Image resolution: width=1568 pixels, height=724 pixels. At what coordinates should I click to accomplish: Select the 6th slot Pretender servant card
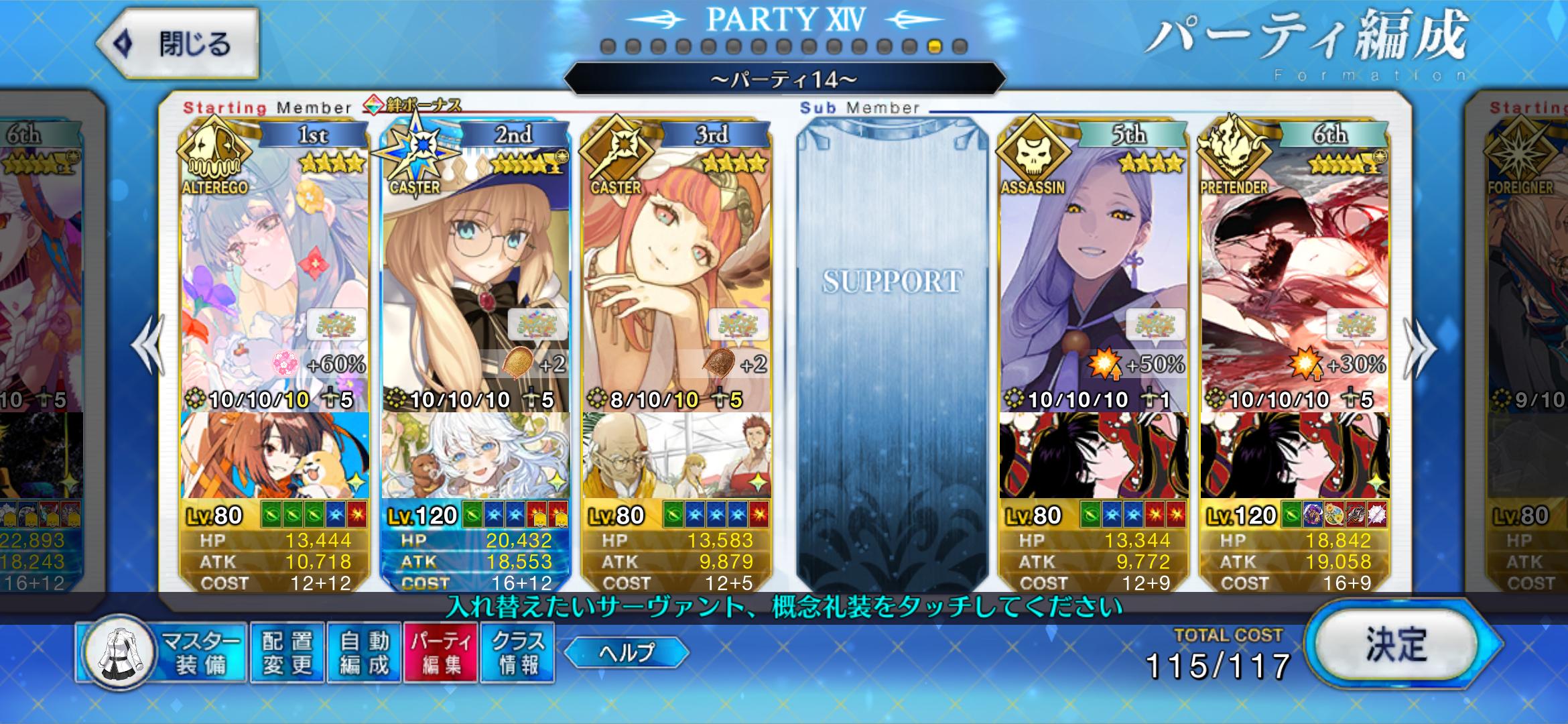(x=1295, y=268)
